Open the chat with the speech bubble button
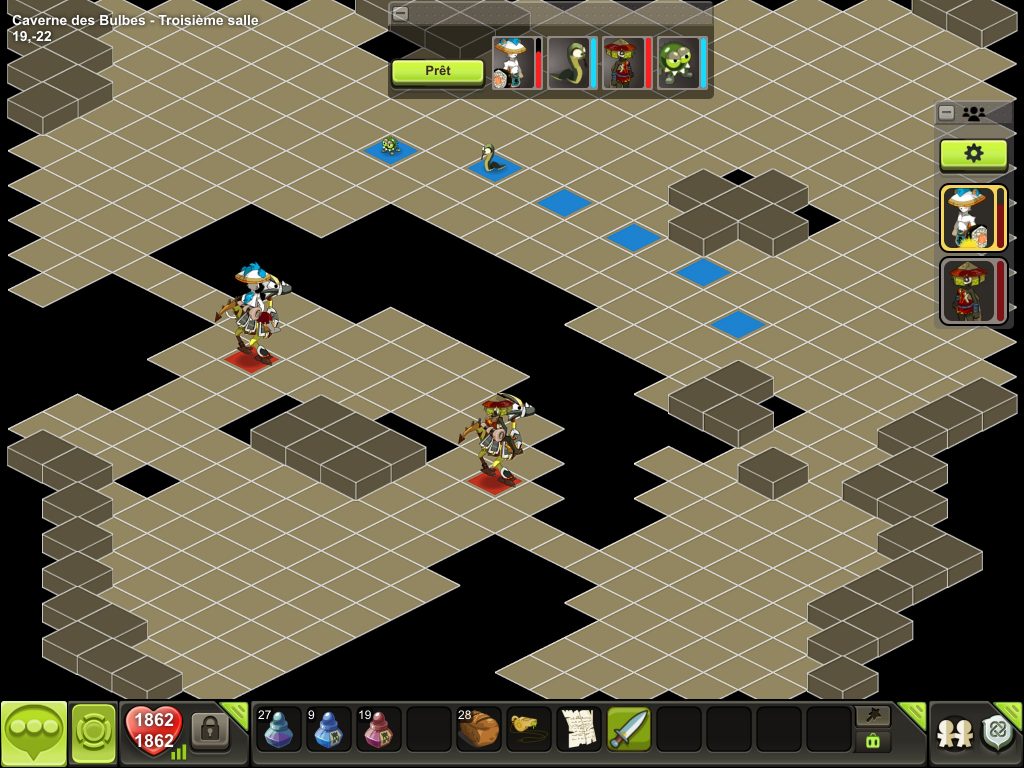The image size is (1024, 768). (x=33, y=733)
